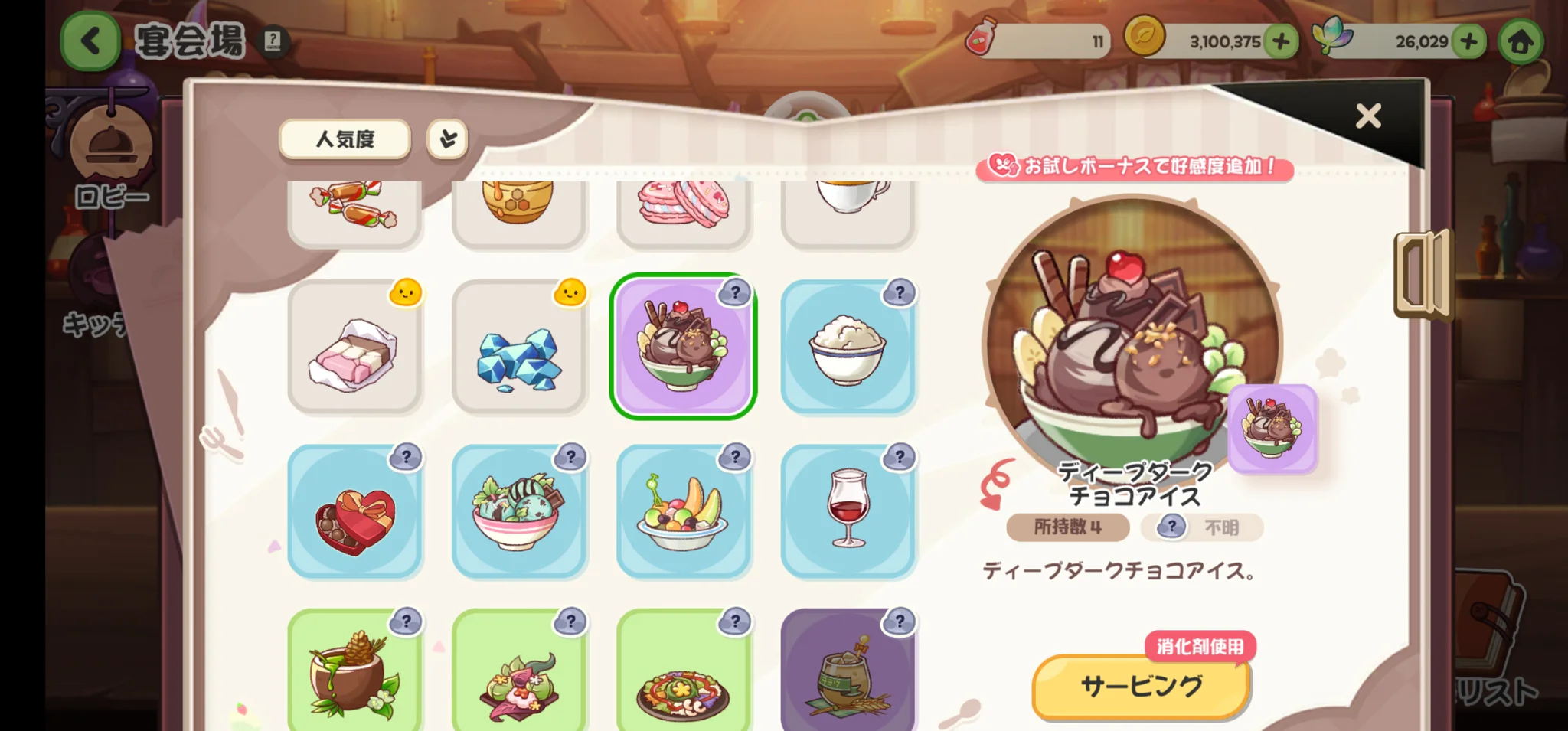Toggle the sort order arrow button
Image resolution: width=1568 pixels, height=731 pixels.
point(447,139)
